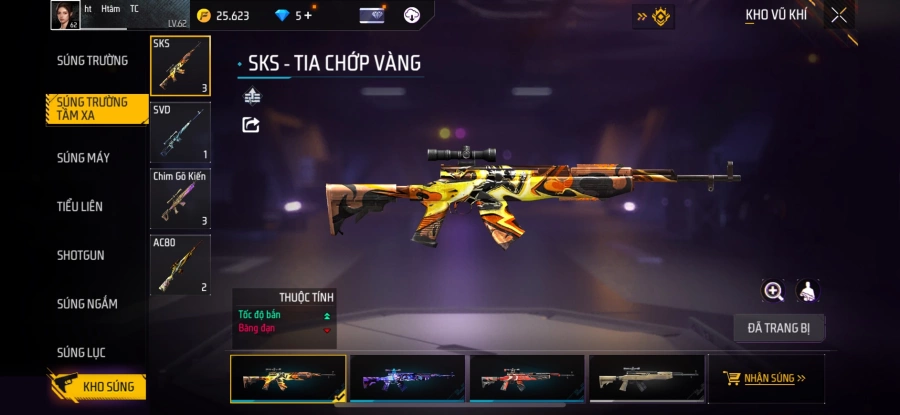900x415 pixels.
Task: Open the Súng Lục category
Action: [x=81, y=352]
